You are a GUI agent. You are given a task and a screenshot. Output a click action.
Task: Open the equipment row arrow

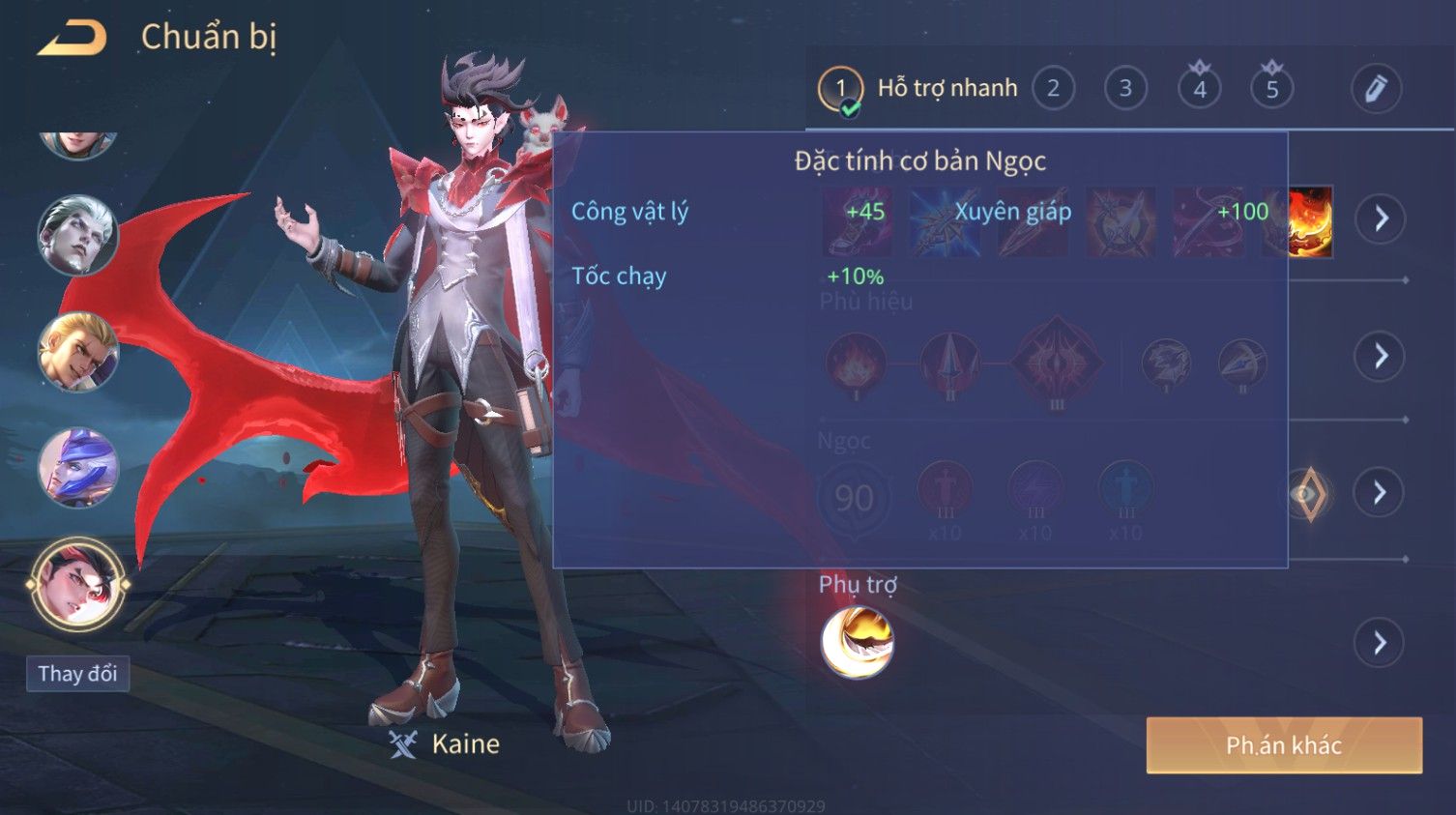[1380, 218]
